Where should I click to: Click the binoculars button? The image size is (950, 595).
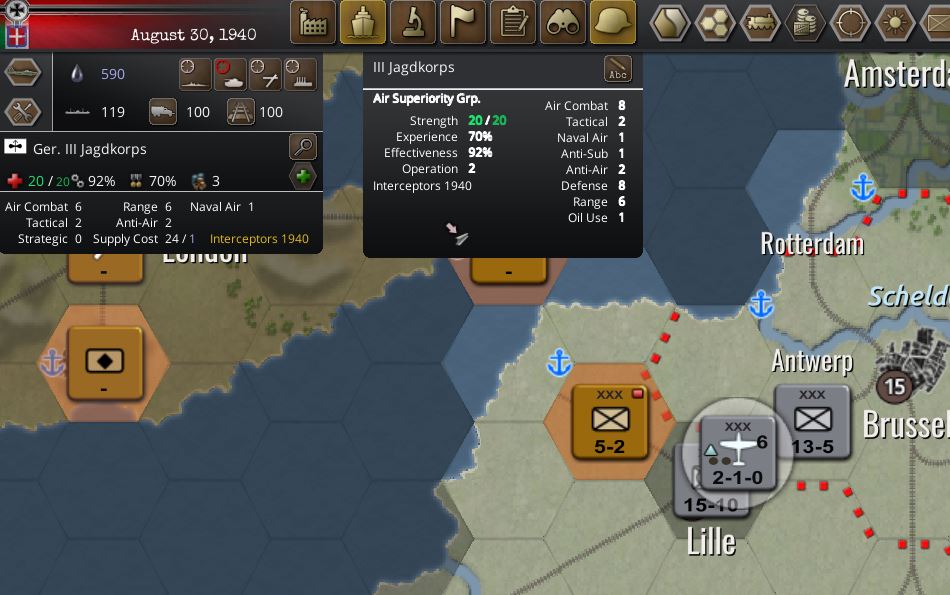(x=563, y=22)
